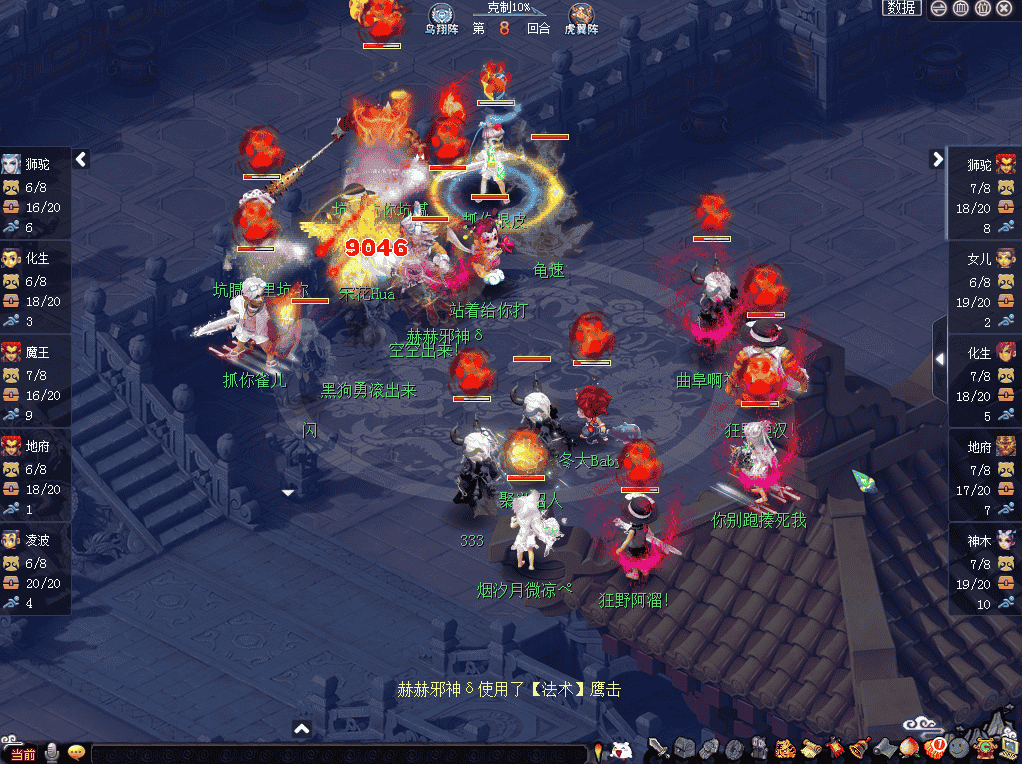This screenshot has width=1022, height=764.
Task: Open the chat speech bubble options
Action: [x=76, y=753]
